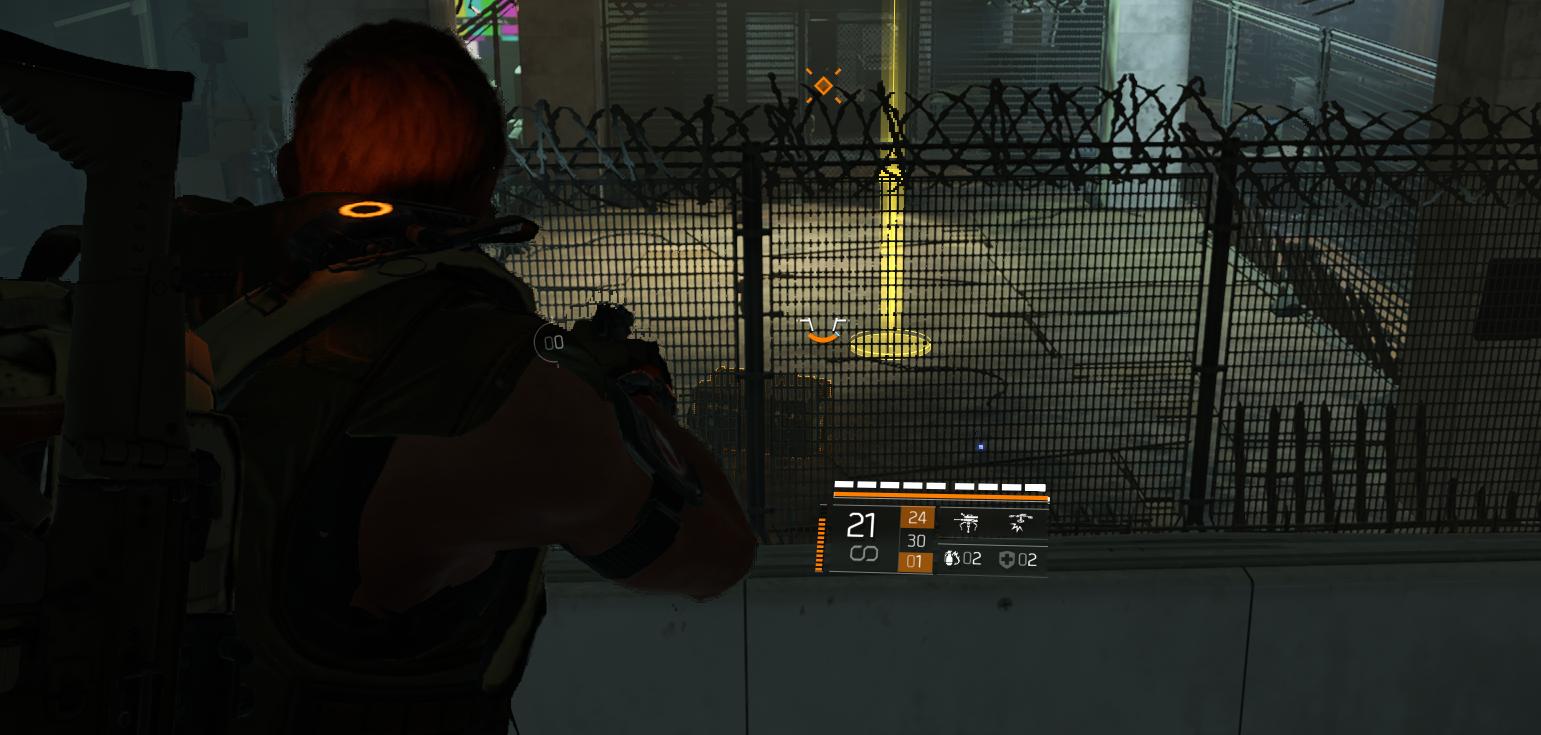
Task: Activate the drone skill with claw arms
Action: [x=967, y=523]
